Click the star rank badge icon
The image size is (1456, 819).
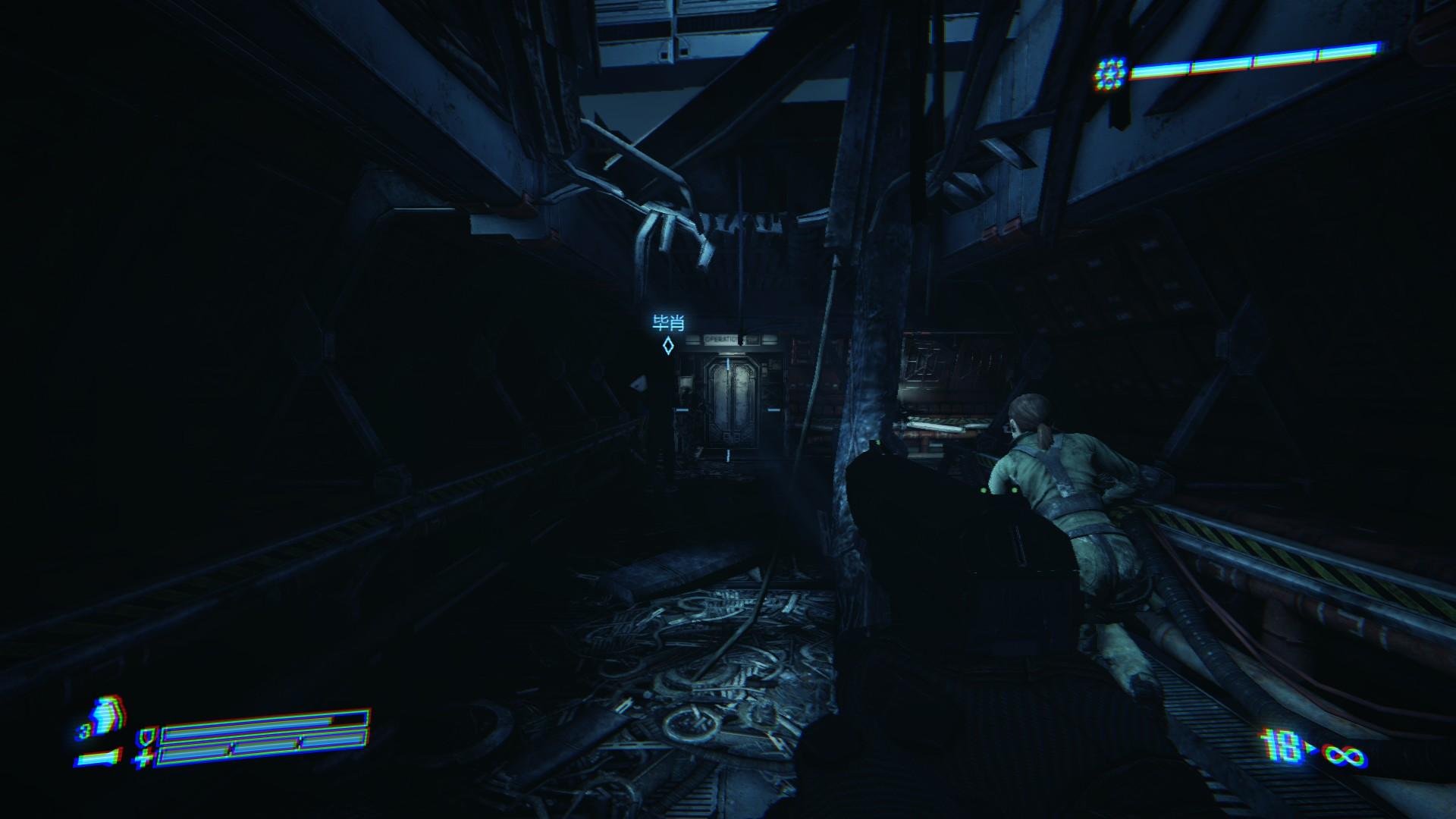point(1110,74)
